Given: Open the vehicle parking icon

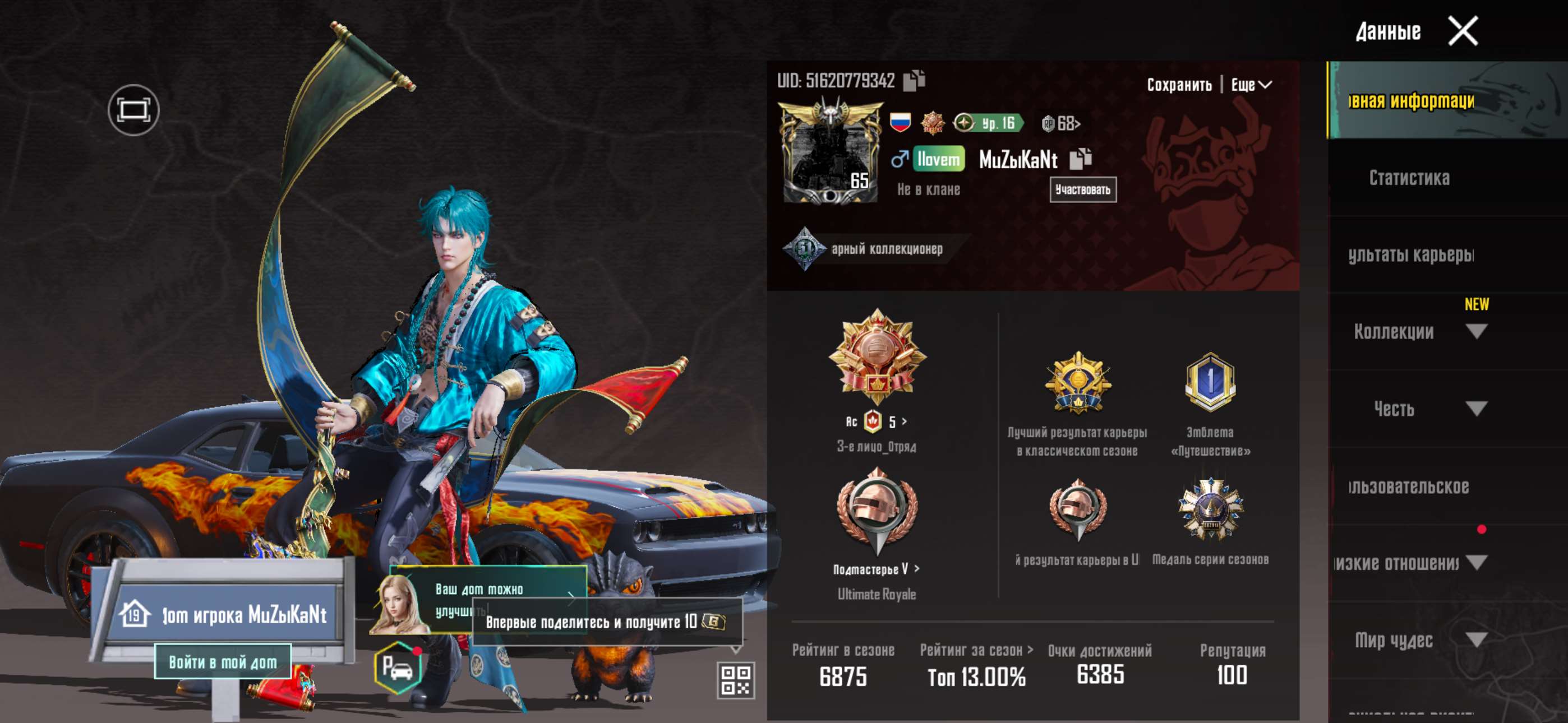Looking at the screenshot, I should (x=398, y=668).
